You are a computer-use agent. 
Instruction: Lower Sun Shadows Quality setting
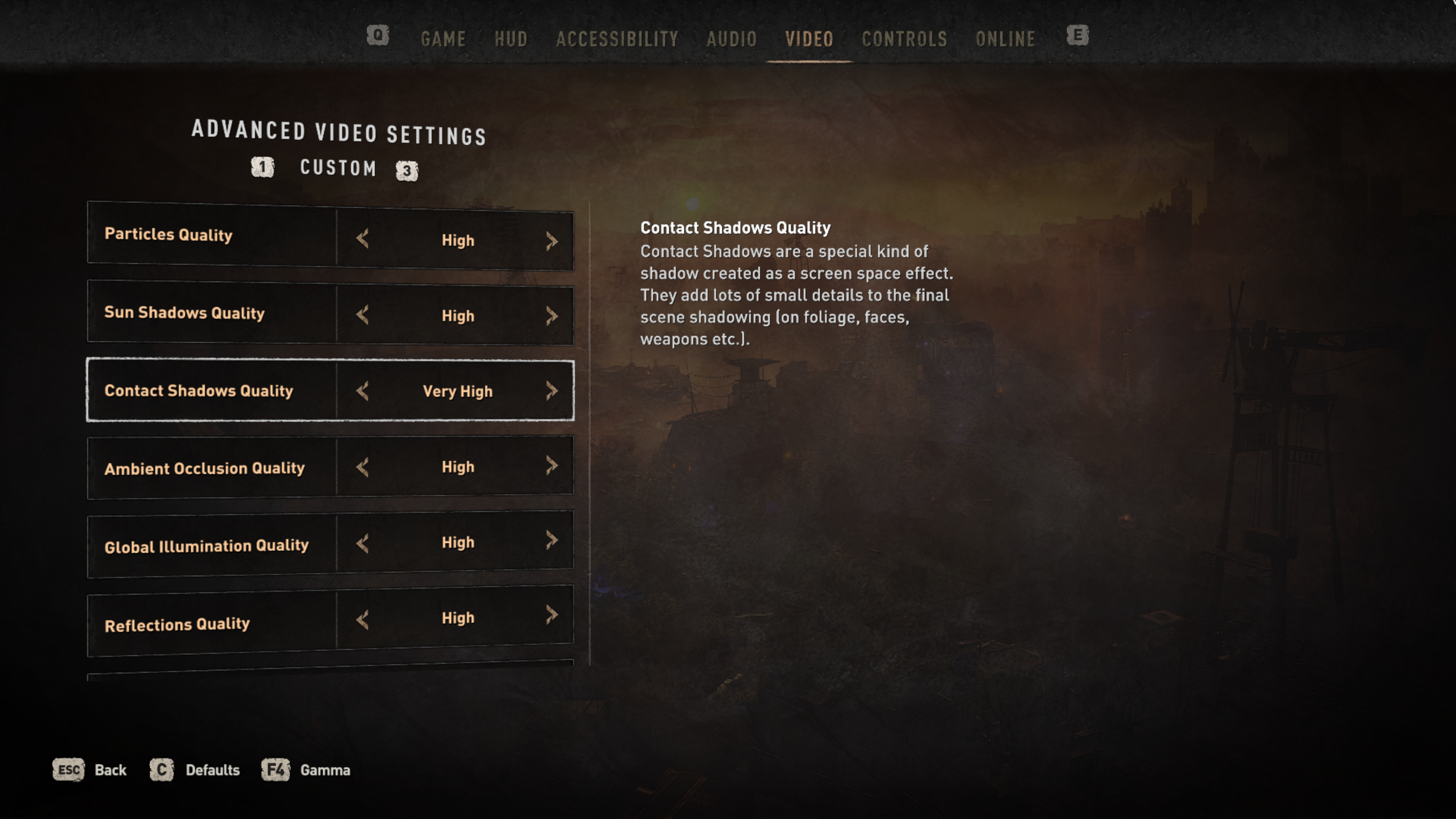pyautogui.click(x=363, y=315)
